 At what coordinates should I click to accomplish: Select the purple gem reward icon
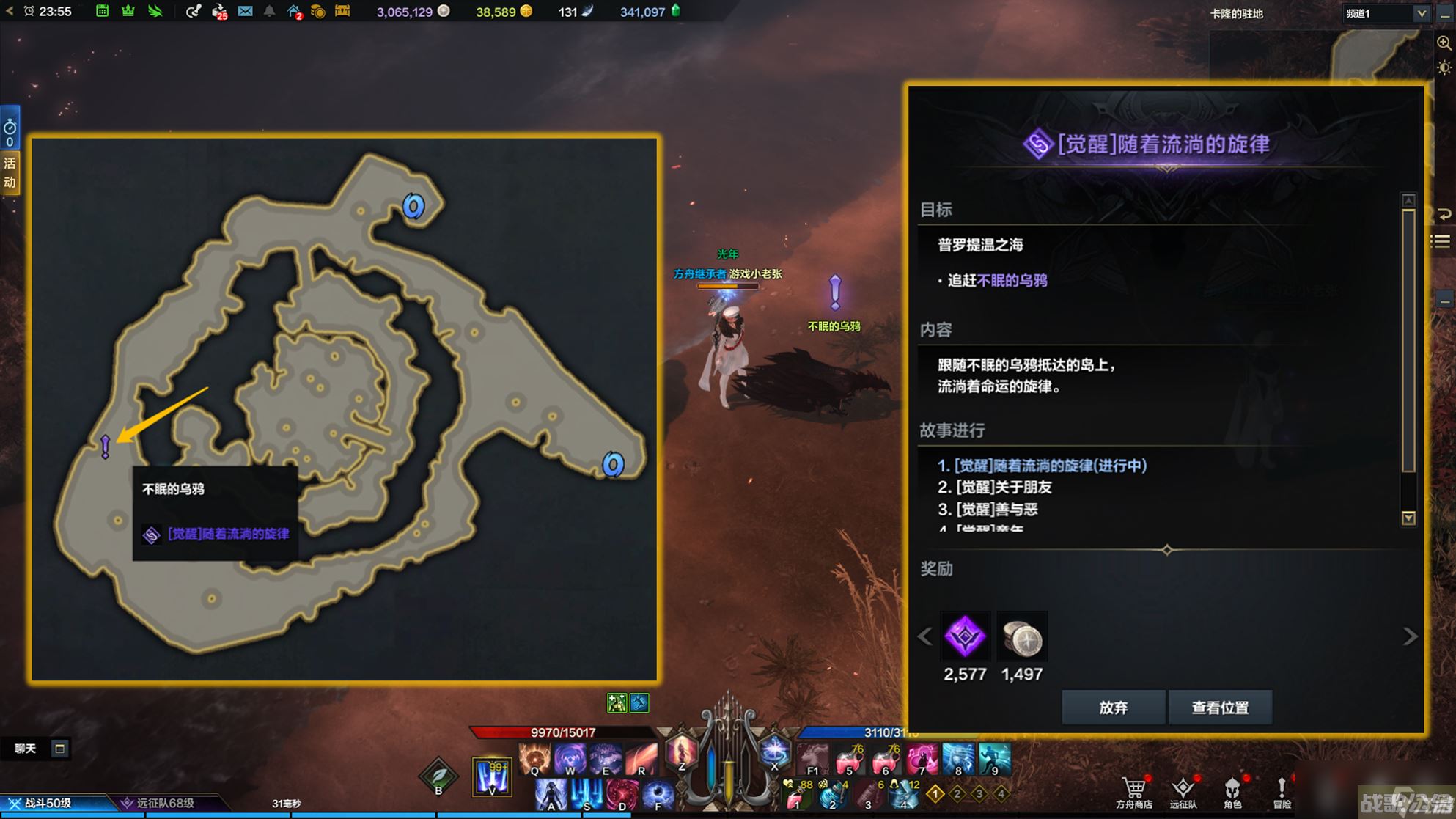(965, 636)
